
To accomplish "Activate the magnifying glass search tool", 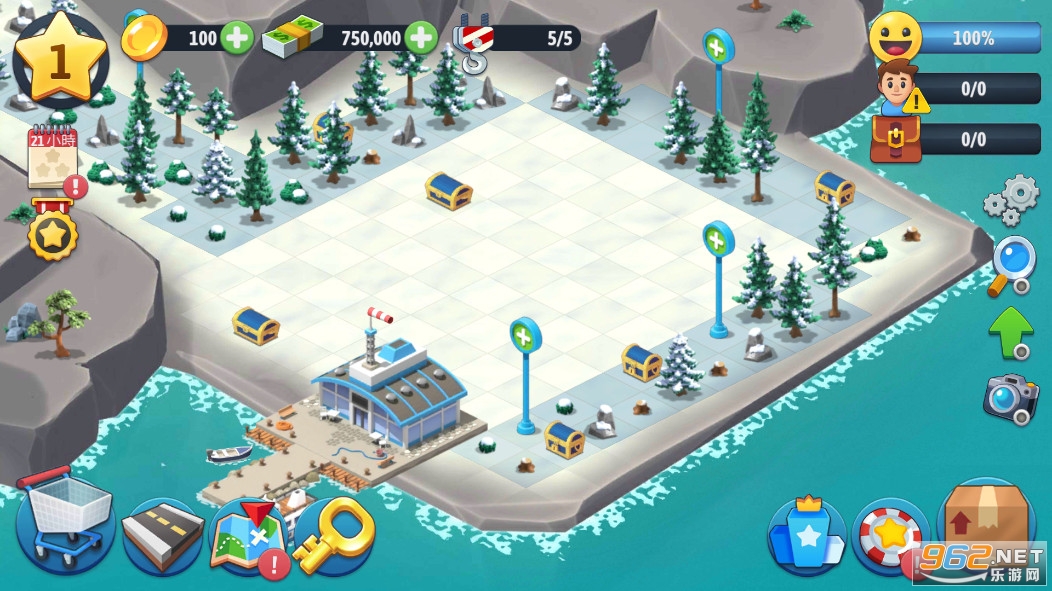I will [1011, 265].
